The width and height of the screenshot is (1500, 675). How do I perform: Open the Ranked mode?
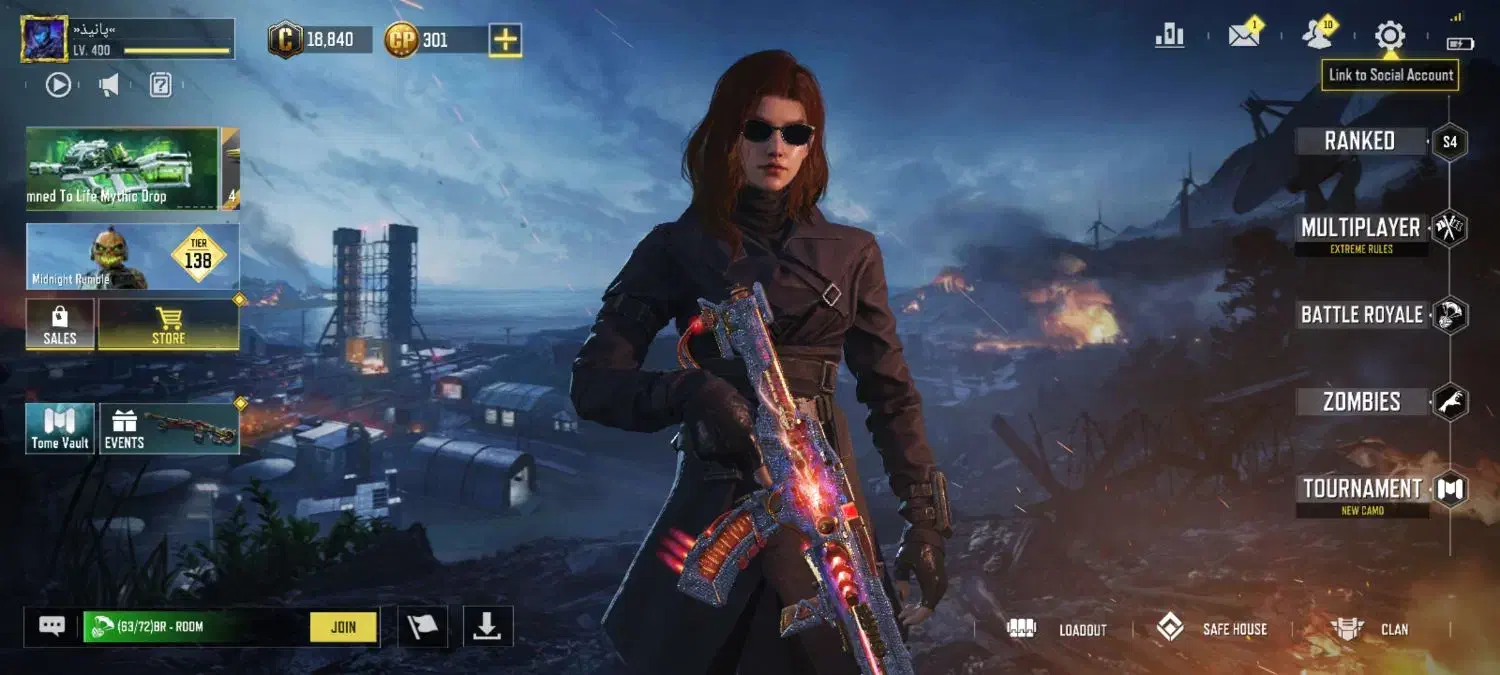click(1360, 141)
